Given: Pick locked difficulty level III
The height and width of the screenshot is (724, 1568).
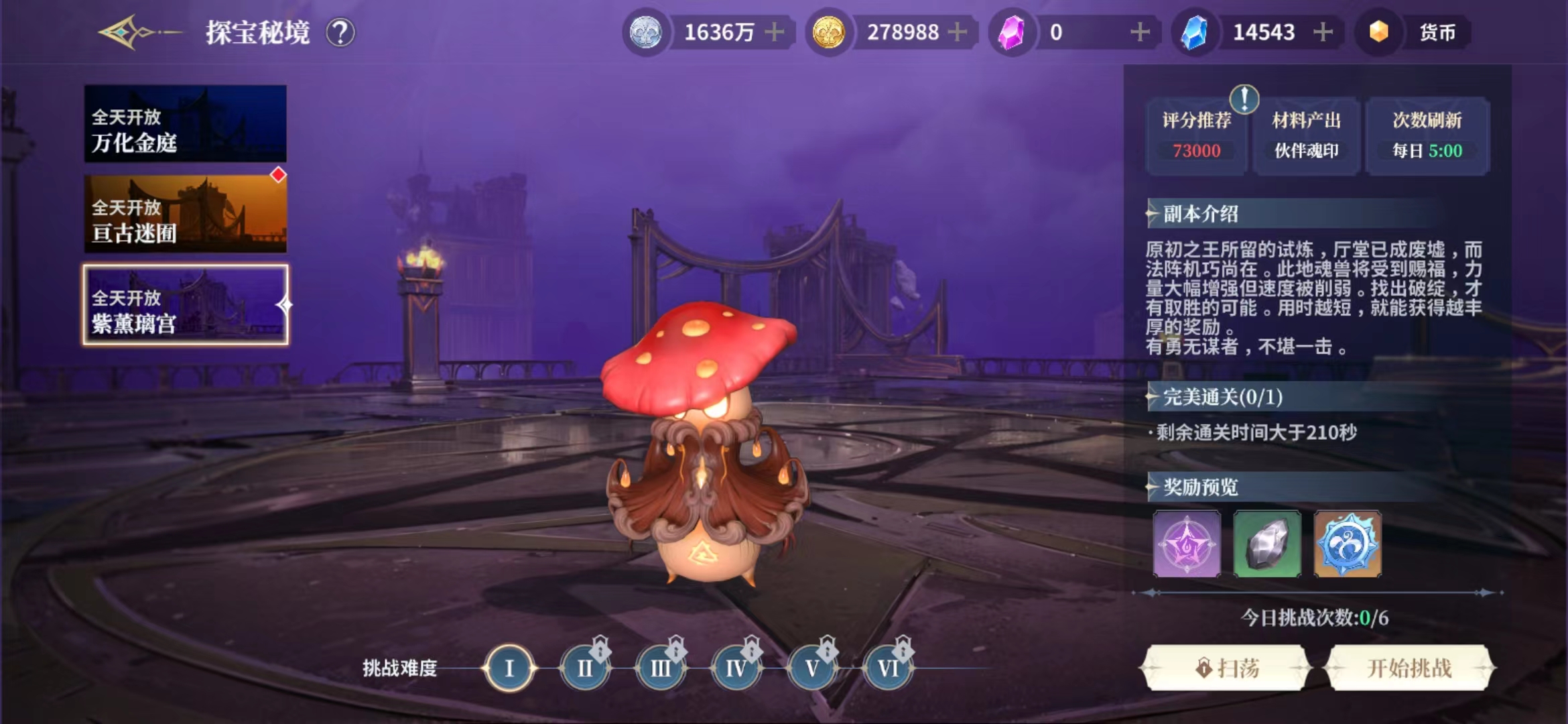Looking at the screenshot, I should tap(661, 668).
